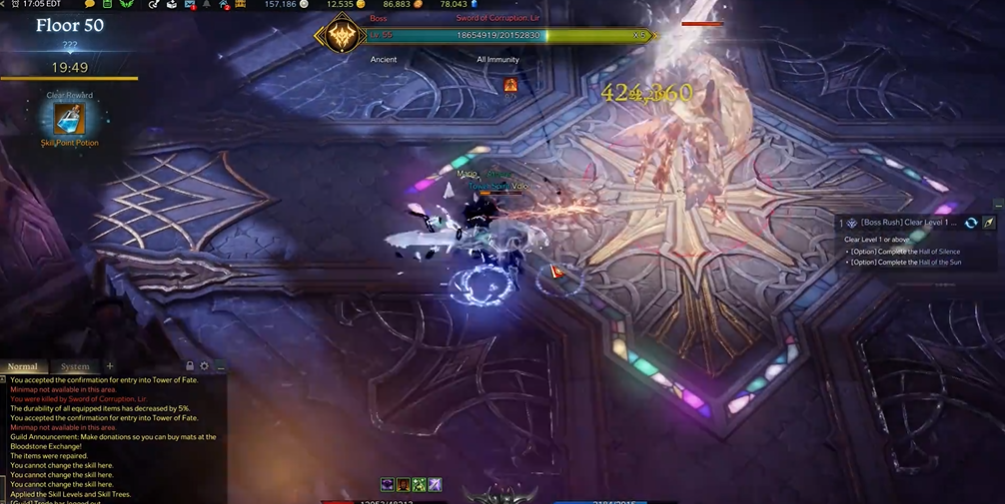
Task: Open the yellow speech bubble icon
Action: coord(90,5)
